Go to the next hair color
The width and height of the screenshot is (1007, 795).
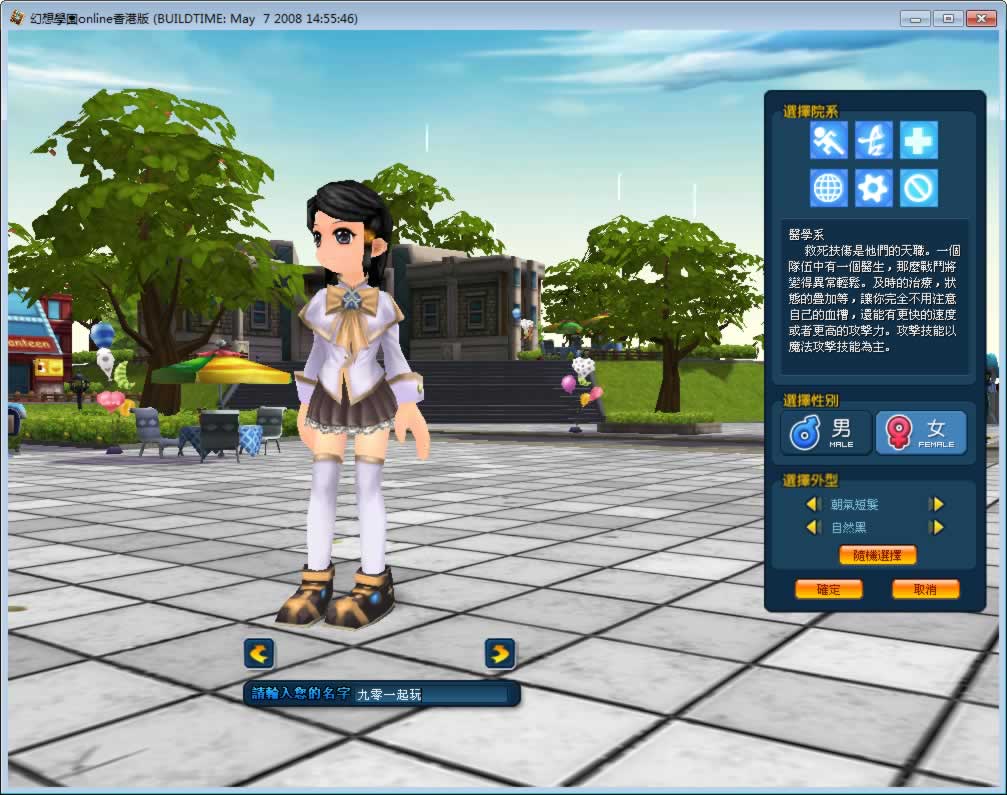click(936, 527)
